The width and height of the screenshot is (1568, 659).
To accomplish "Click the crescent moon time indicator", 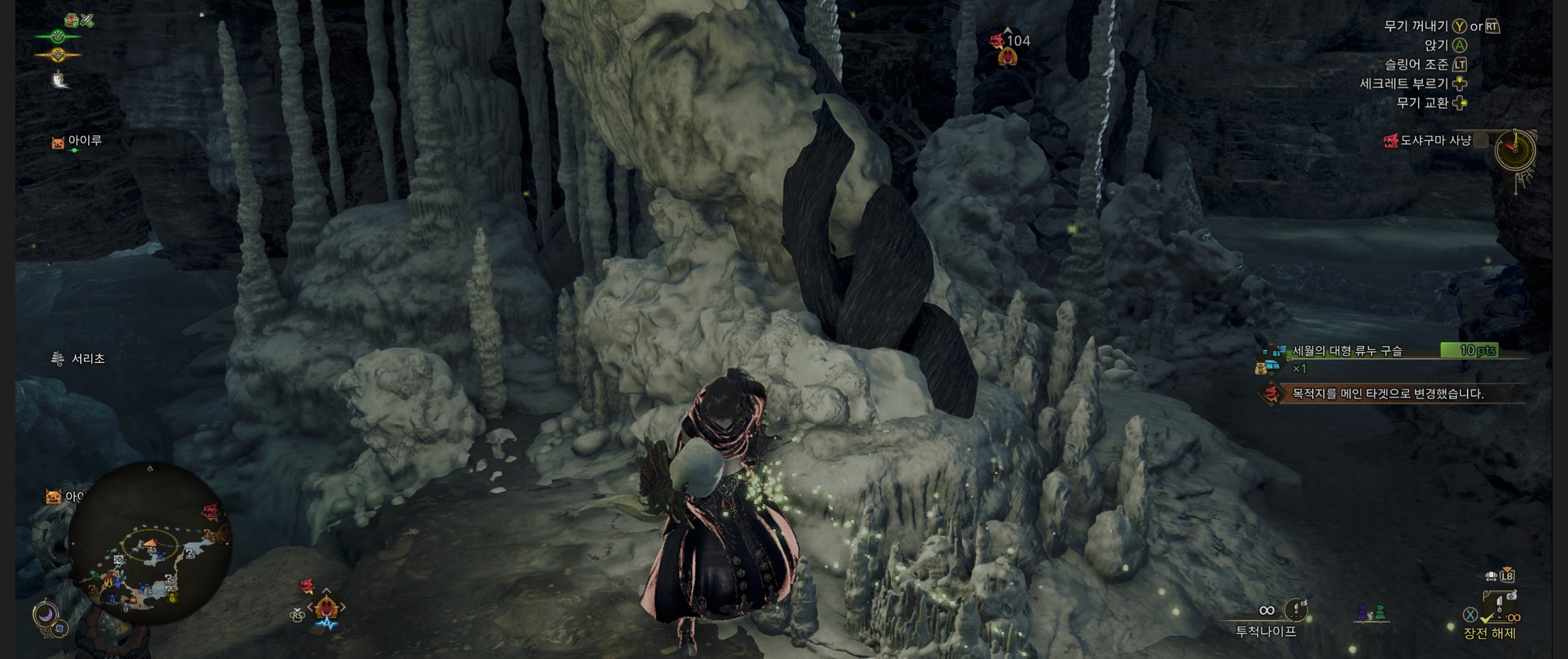I will (x=45, y=614).
